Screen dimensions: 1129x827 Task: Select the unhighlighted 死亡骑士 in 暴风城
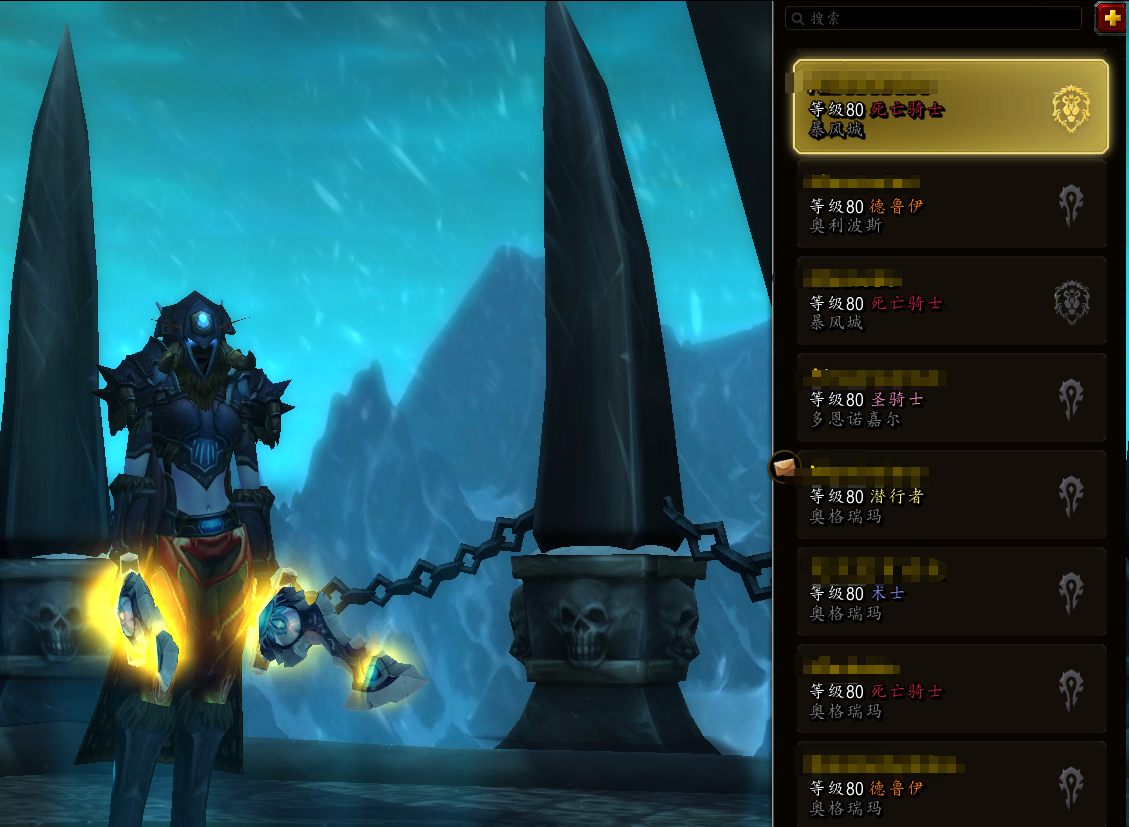[x=950, y=302]
